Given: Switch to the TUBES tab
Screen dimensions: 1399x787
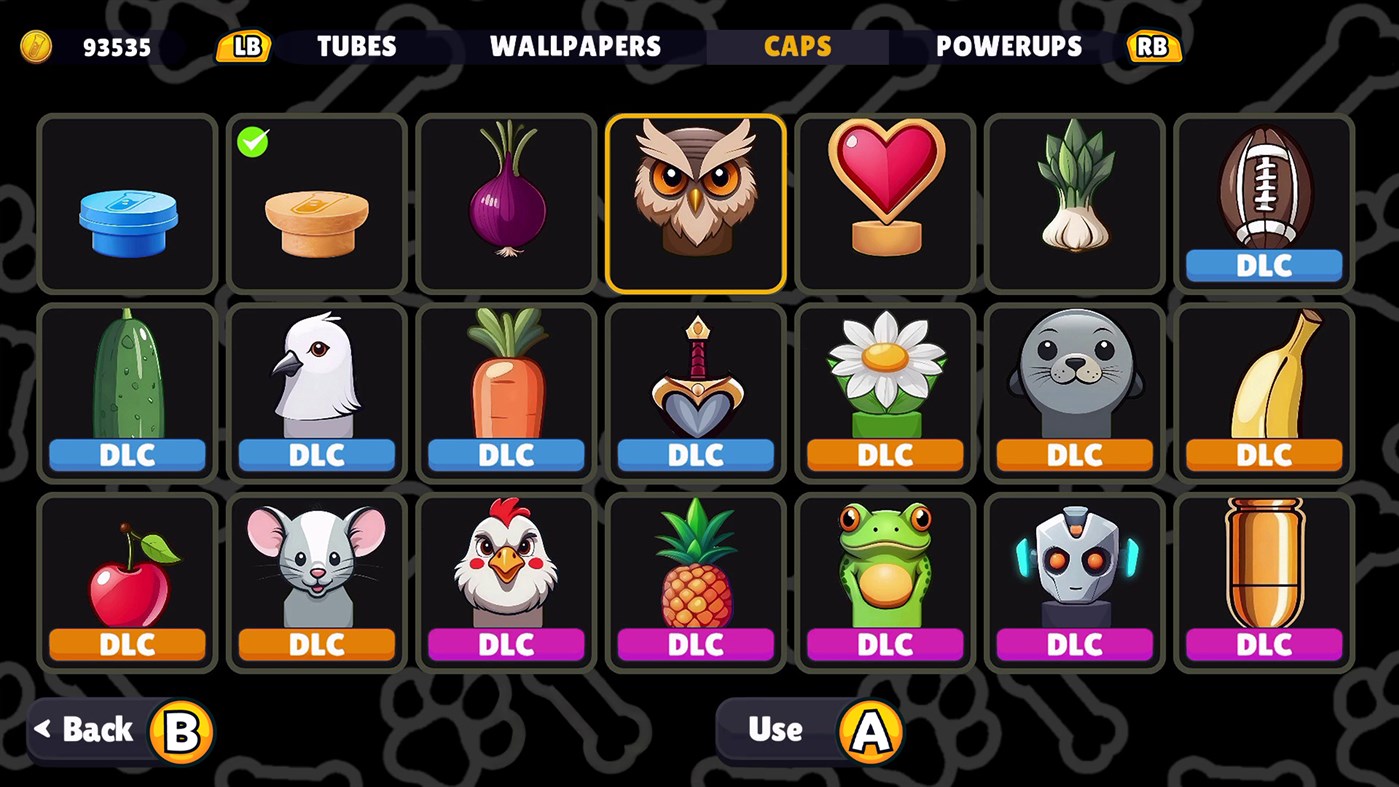Looking at the screenshot, I should 355,46.
